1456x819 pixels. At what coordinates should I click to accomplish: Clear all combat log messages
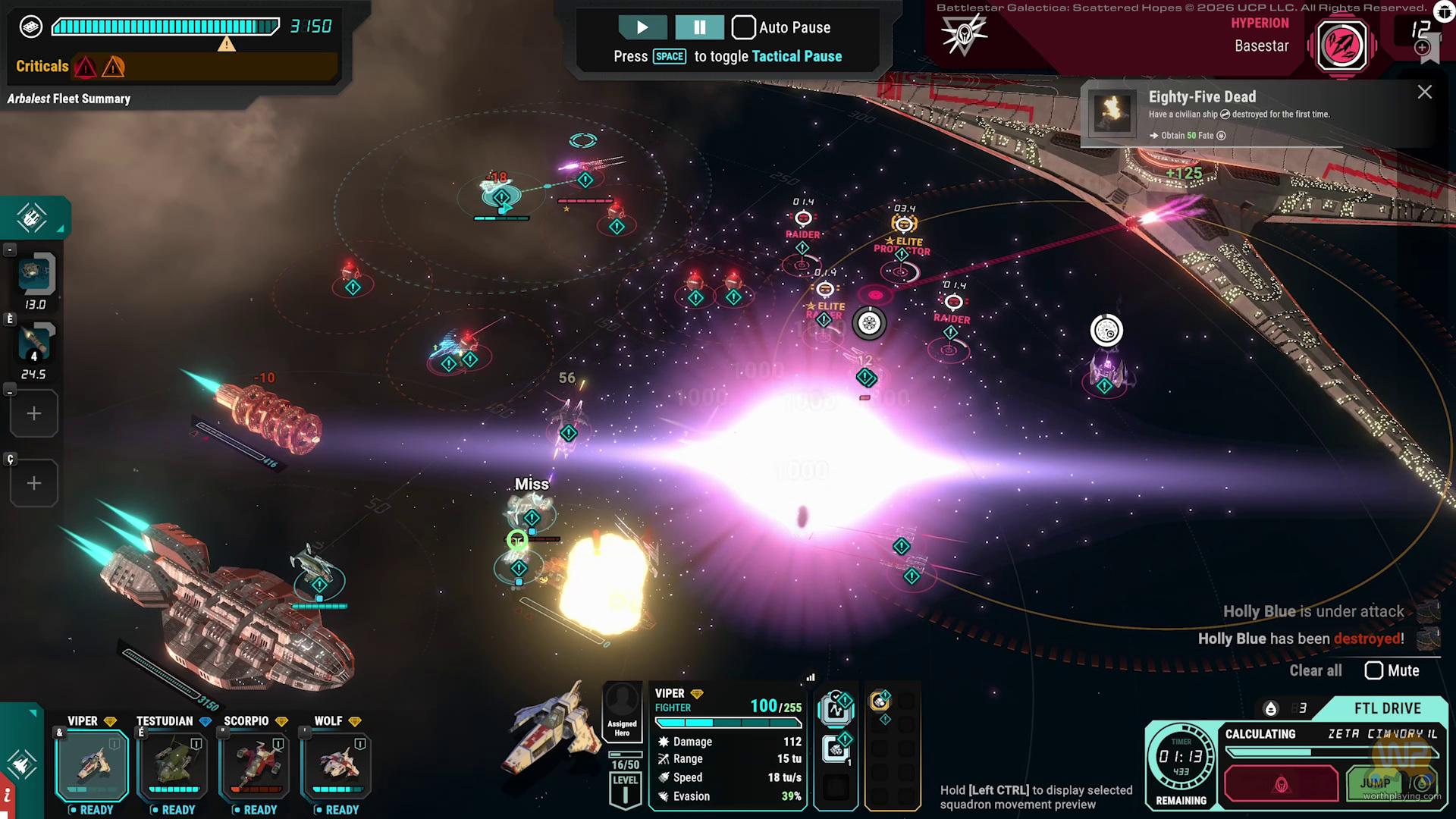pos(1316,670)
